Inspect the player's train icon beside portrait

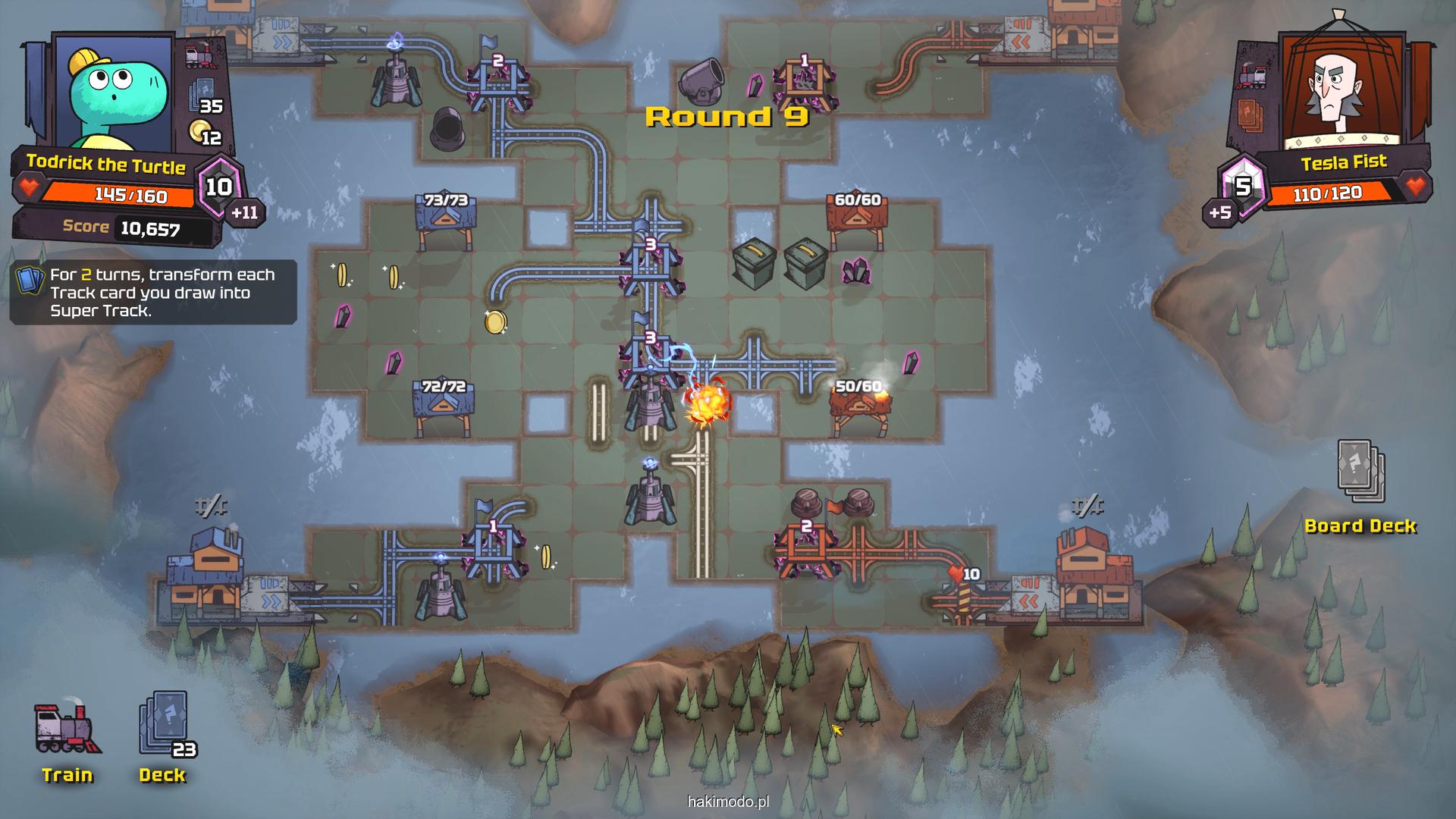(200, 56)
